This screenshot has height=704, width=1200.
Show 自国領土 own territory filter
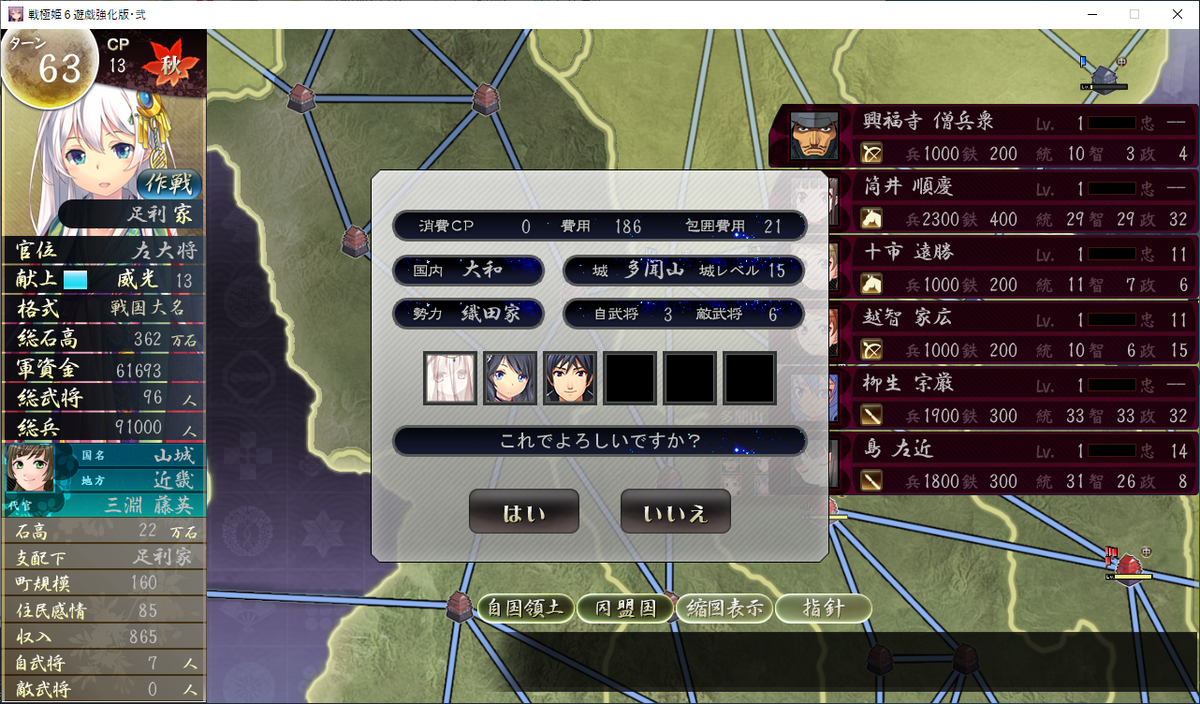pyautogui.click(x=526, y=608)
